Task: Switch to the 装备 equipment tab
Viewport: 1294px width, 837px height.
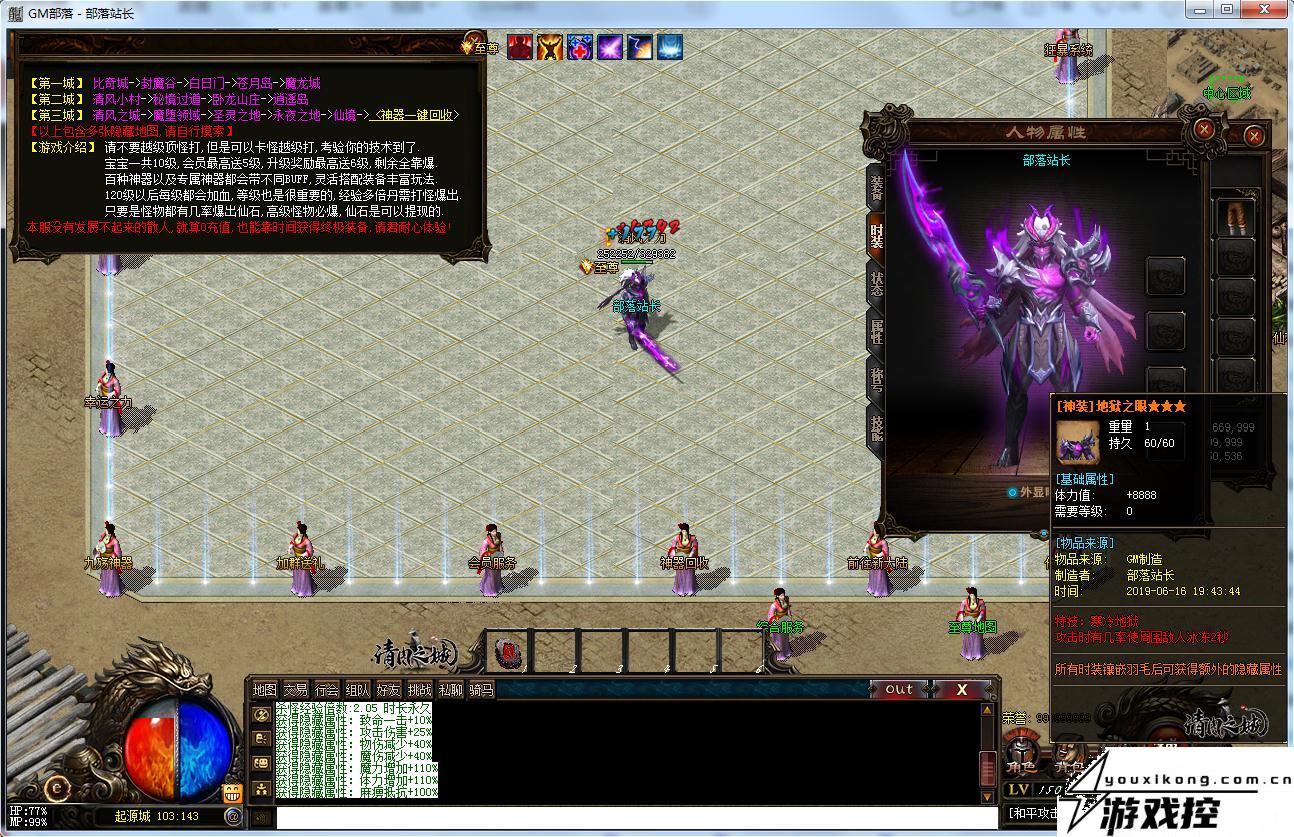Action: click(x=876, y=187)
